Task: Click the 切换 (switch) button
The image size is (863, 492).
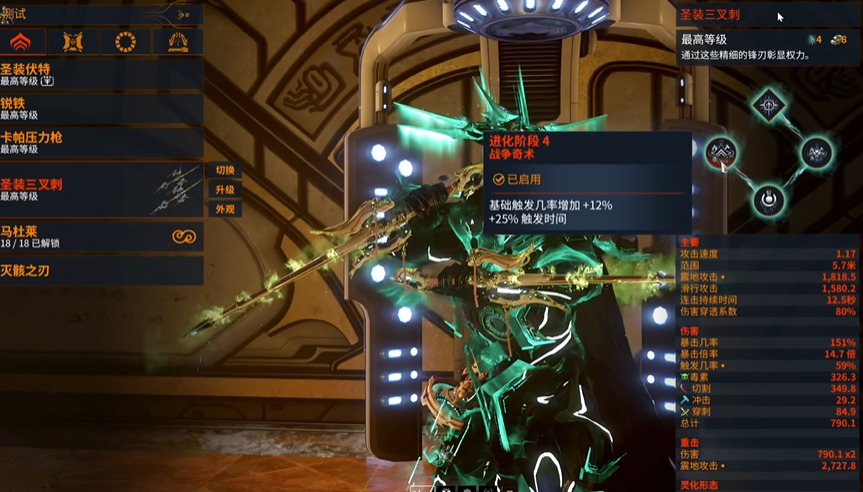Action: 223,171
